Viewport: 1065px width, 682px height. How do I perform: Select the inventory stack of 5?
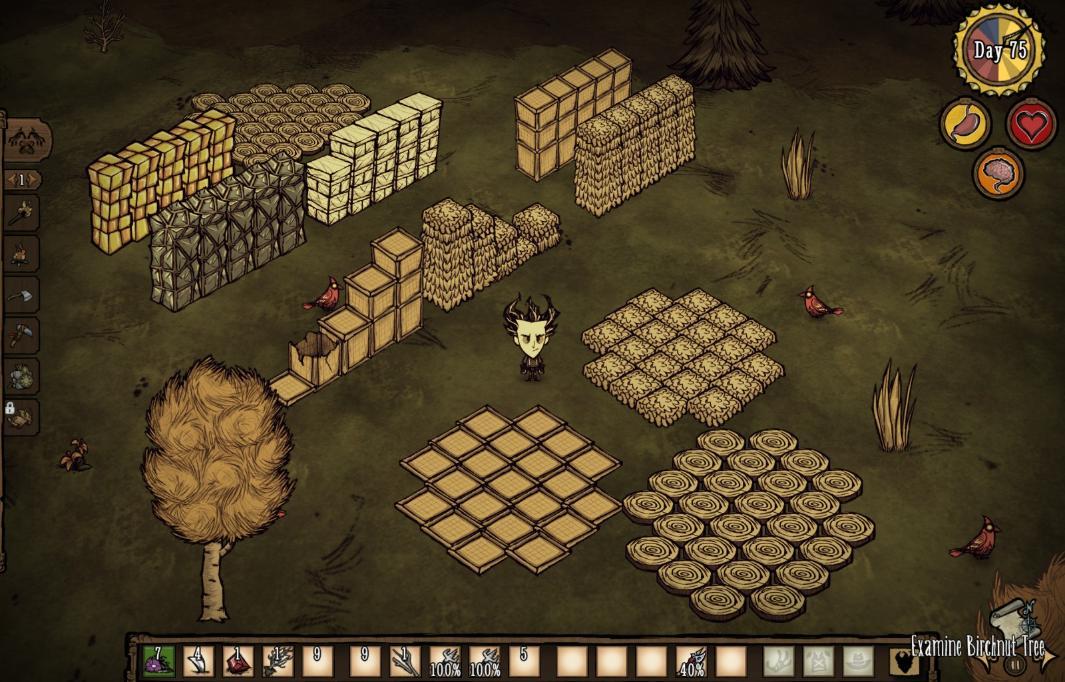pyautogui.click(x=523, y=661)
